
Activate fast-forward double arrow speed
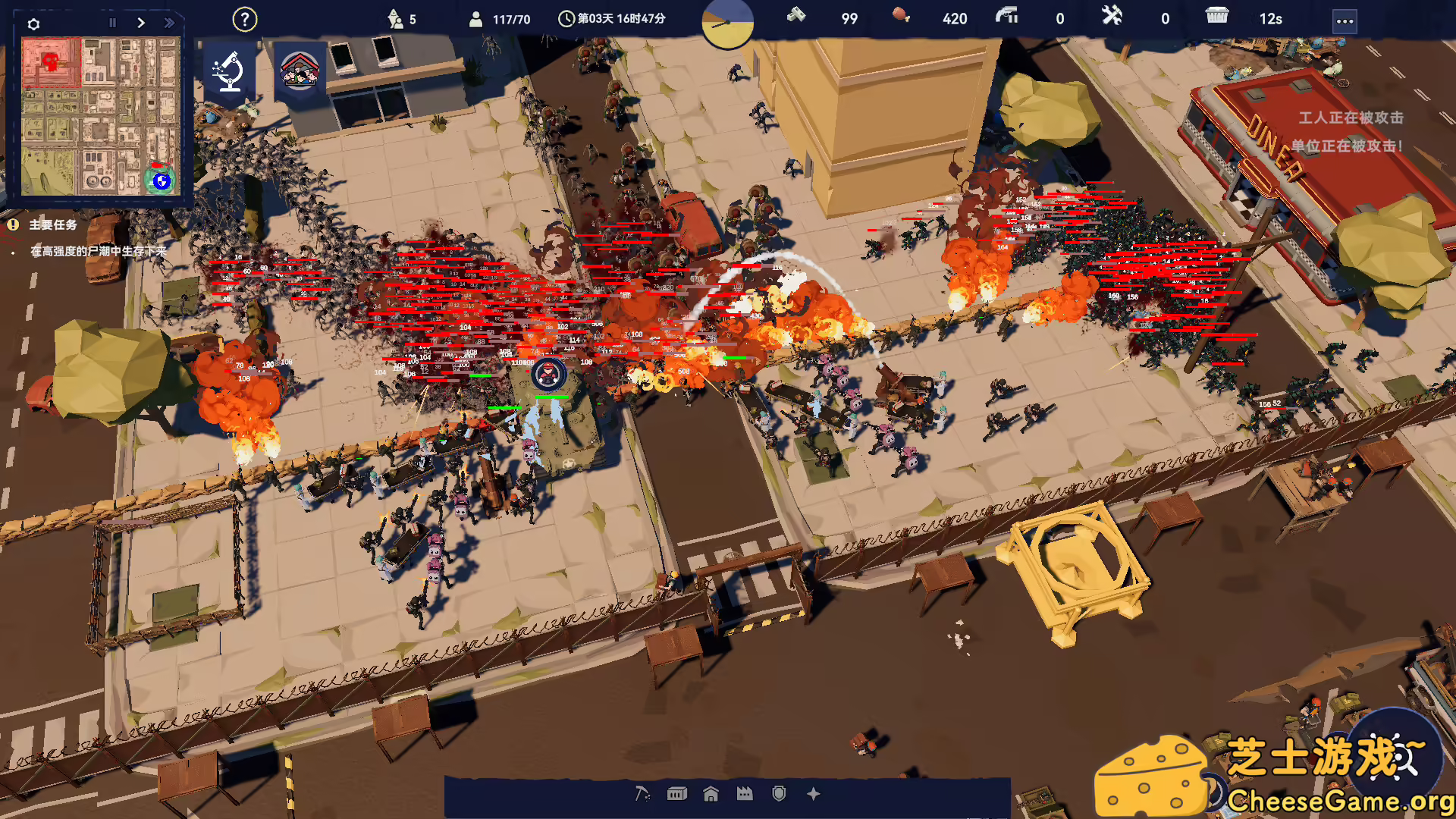pos(169,23)
